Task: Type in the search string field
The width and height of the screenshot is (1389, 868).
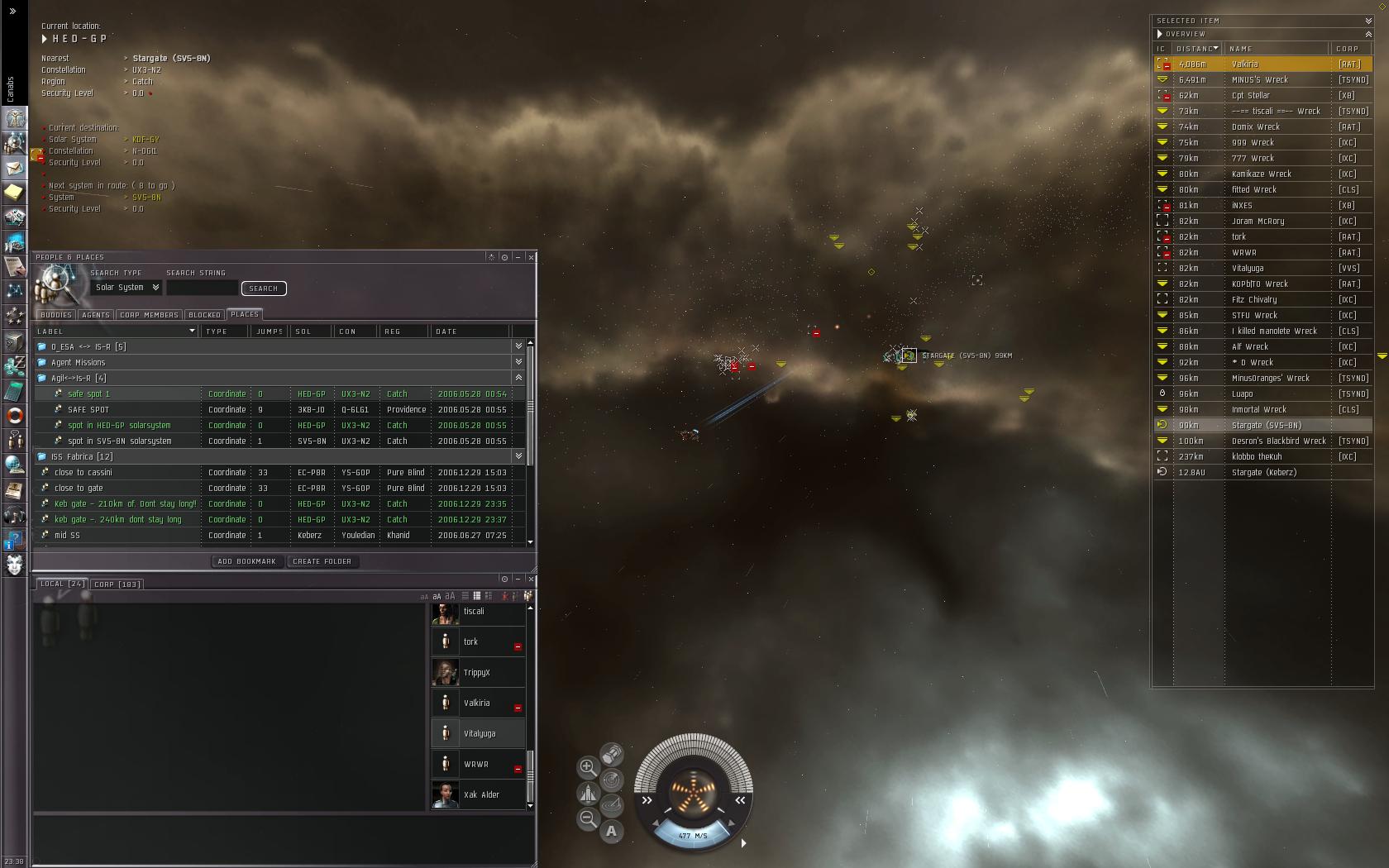Action: pos(202,288)
